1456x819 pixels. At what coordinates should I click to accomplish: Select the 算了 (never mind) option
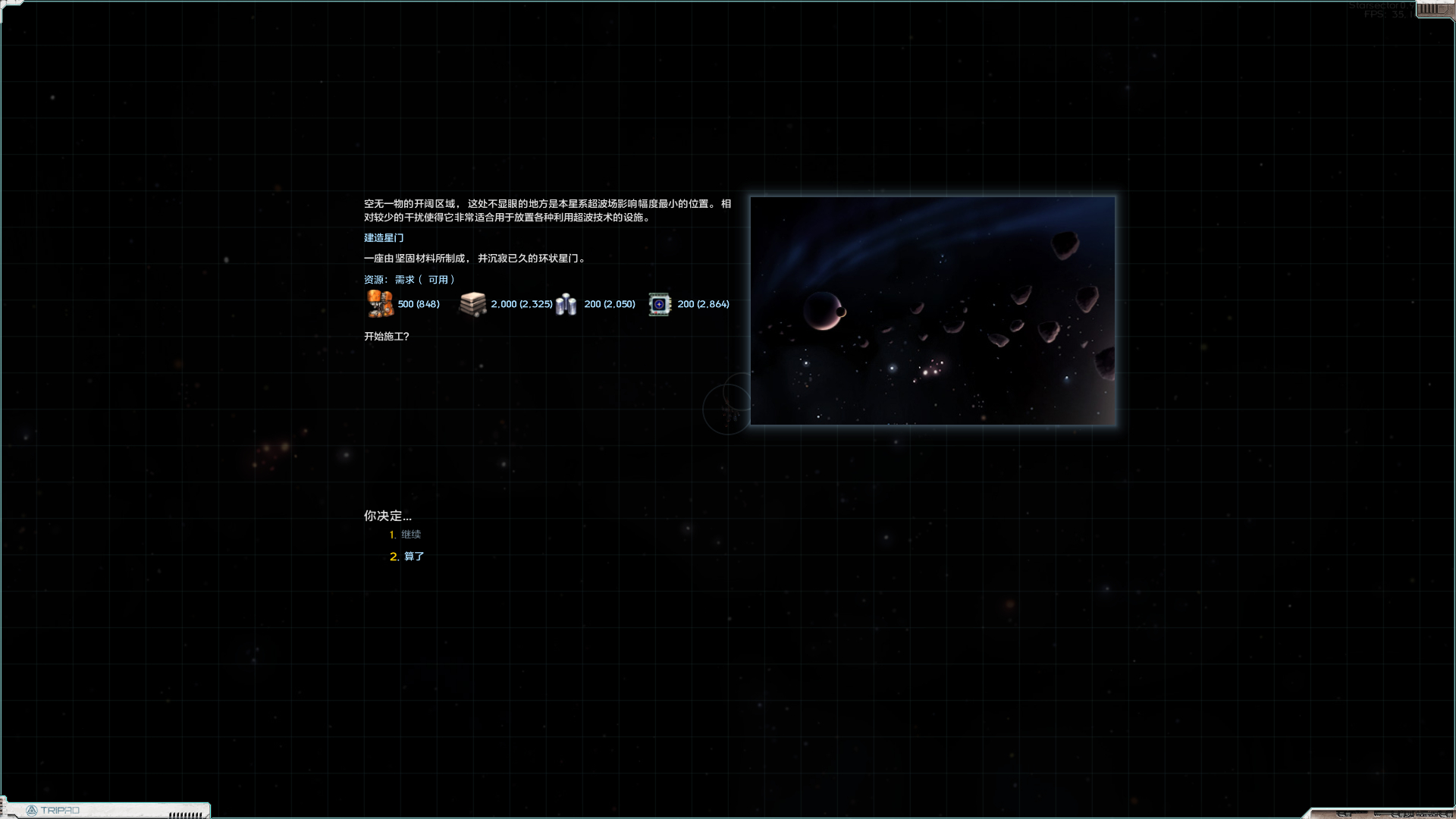413,557
